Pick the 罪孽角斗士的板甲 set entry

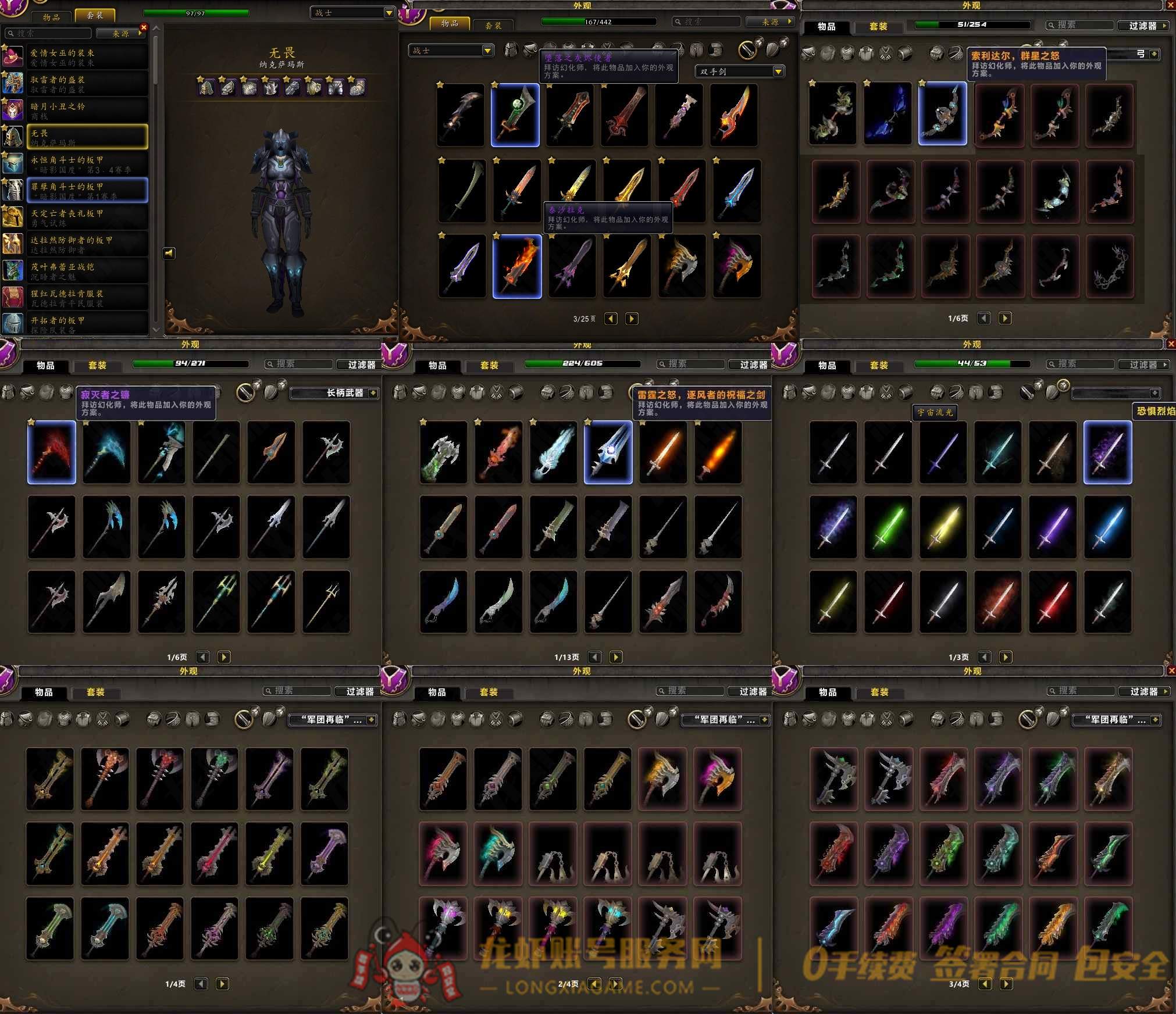87,191
